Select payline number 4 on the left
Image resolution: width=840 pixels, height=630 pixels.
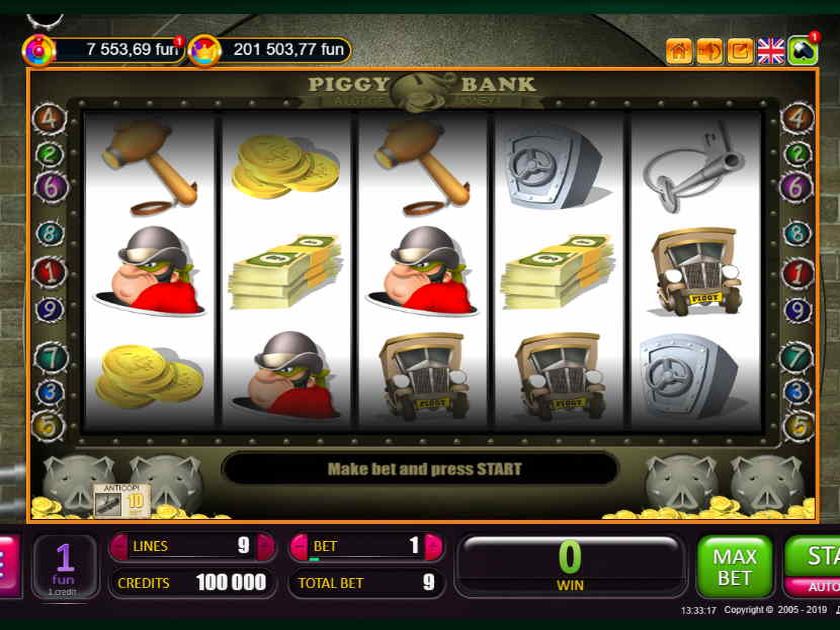point(50,119)
